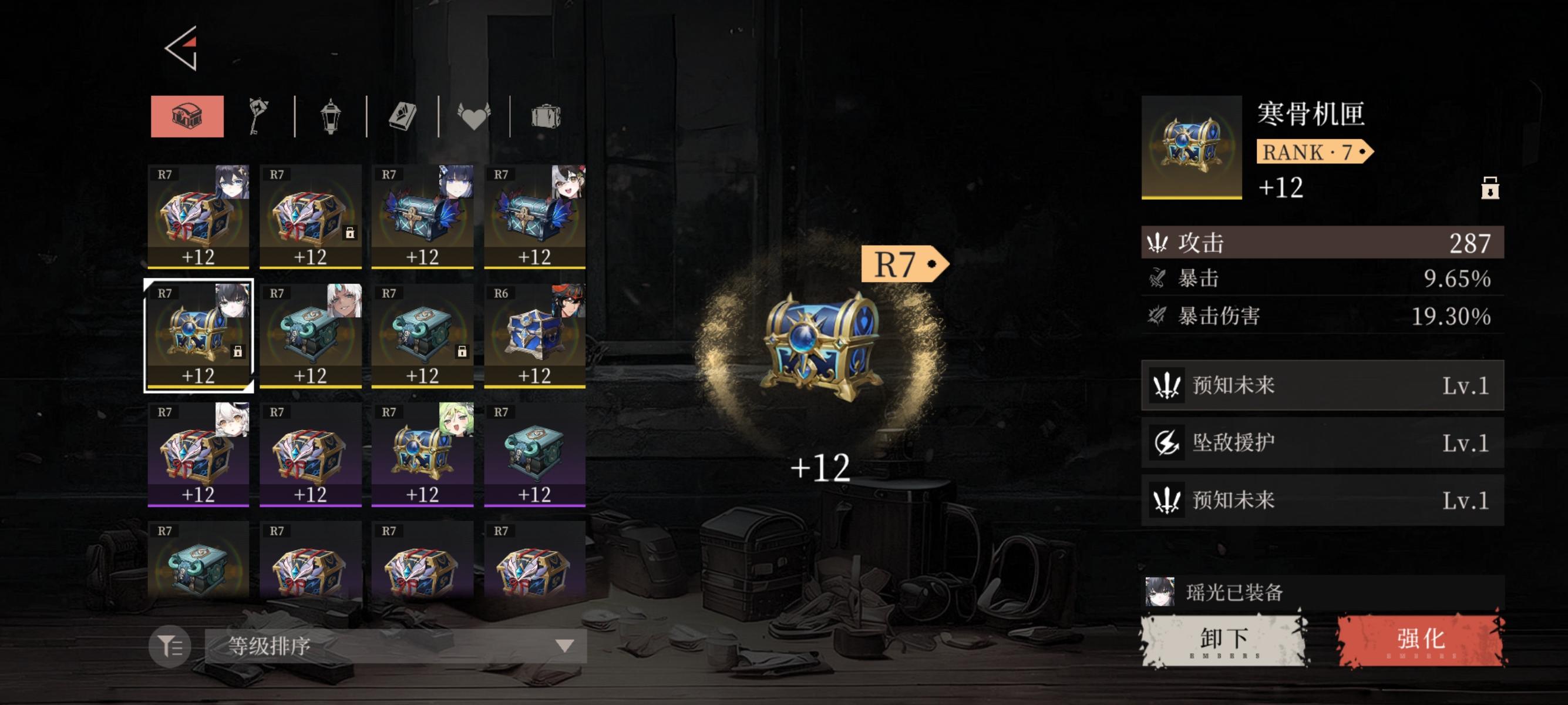This screenshot has width=1568, height=705.
Task: Select the winged heart equipment category
Action: 476,116
